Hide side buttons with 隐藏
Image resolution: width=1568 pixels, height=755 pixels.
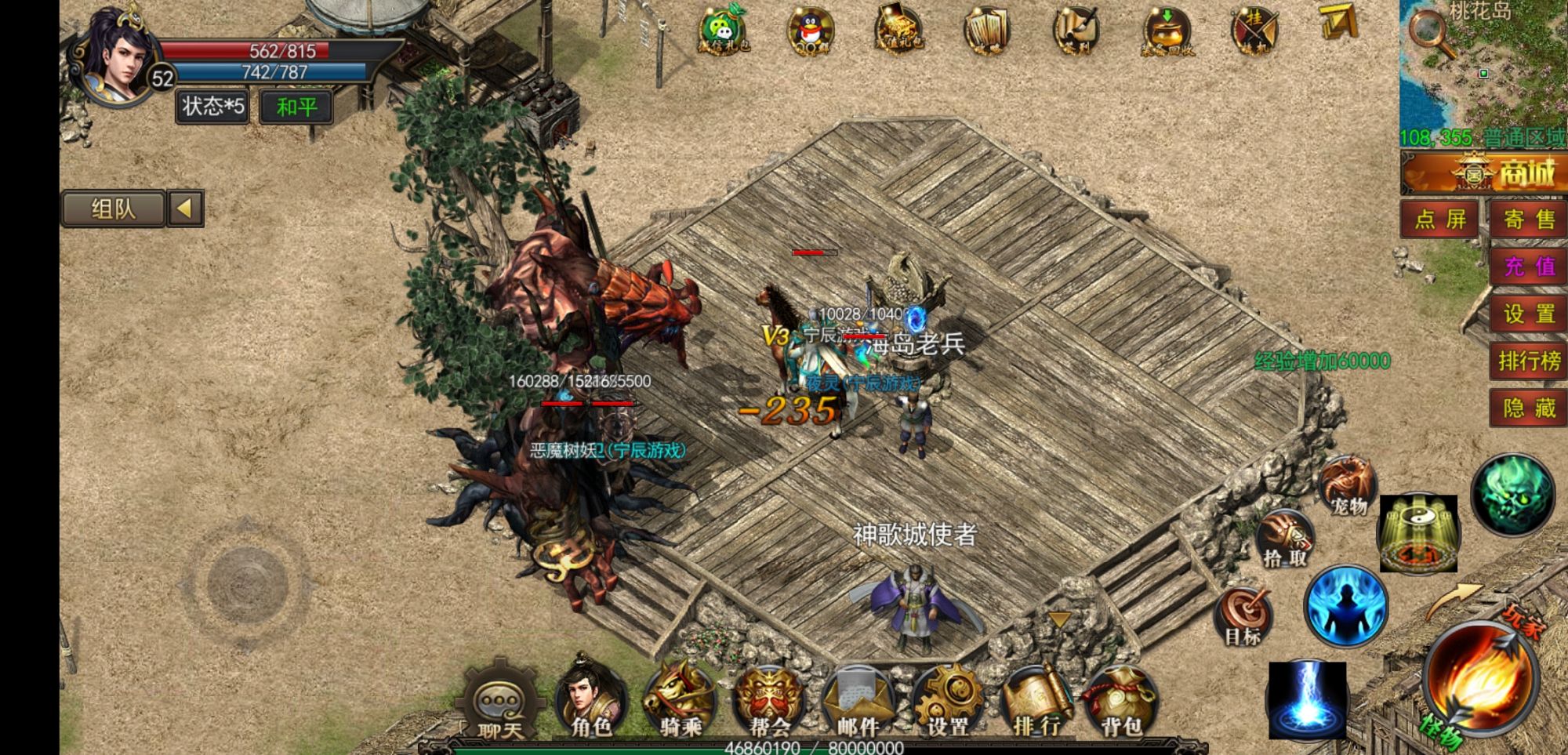(x=1529, y=408)
